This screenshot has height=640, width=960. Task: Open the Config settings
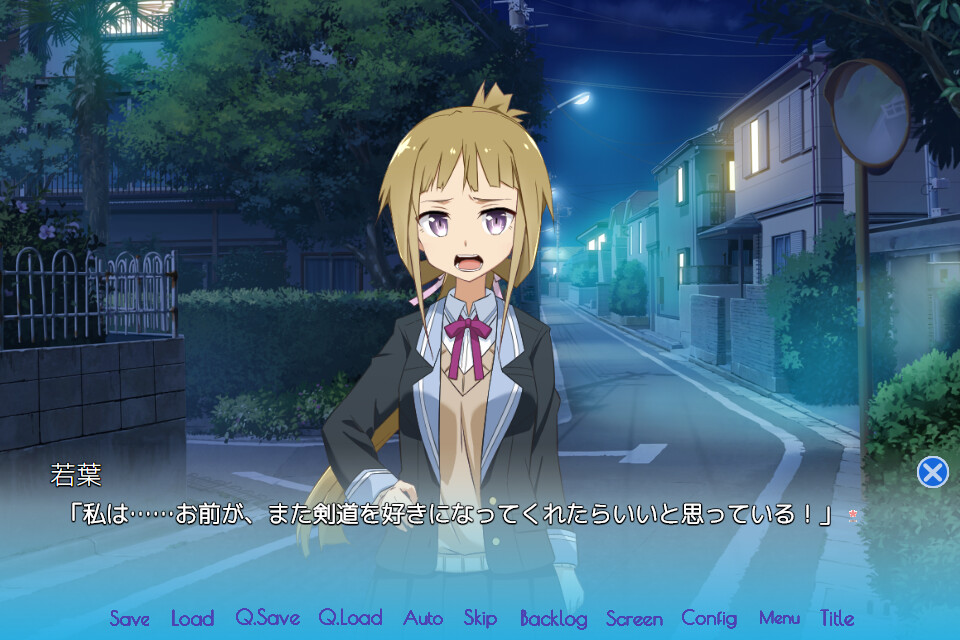tap(709, 618)
